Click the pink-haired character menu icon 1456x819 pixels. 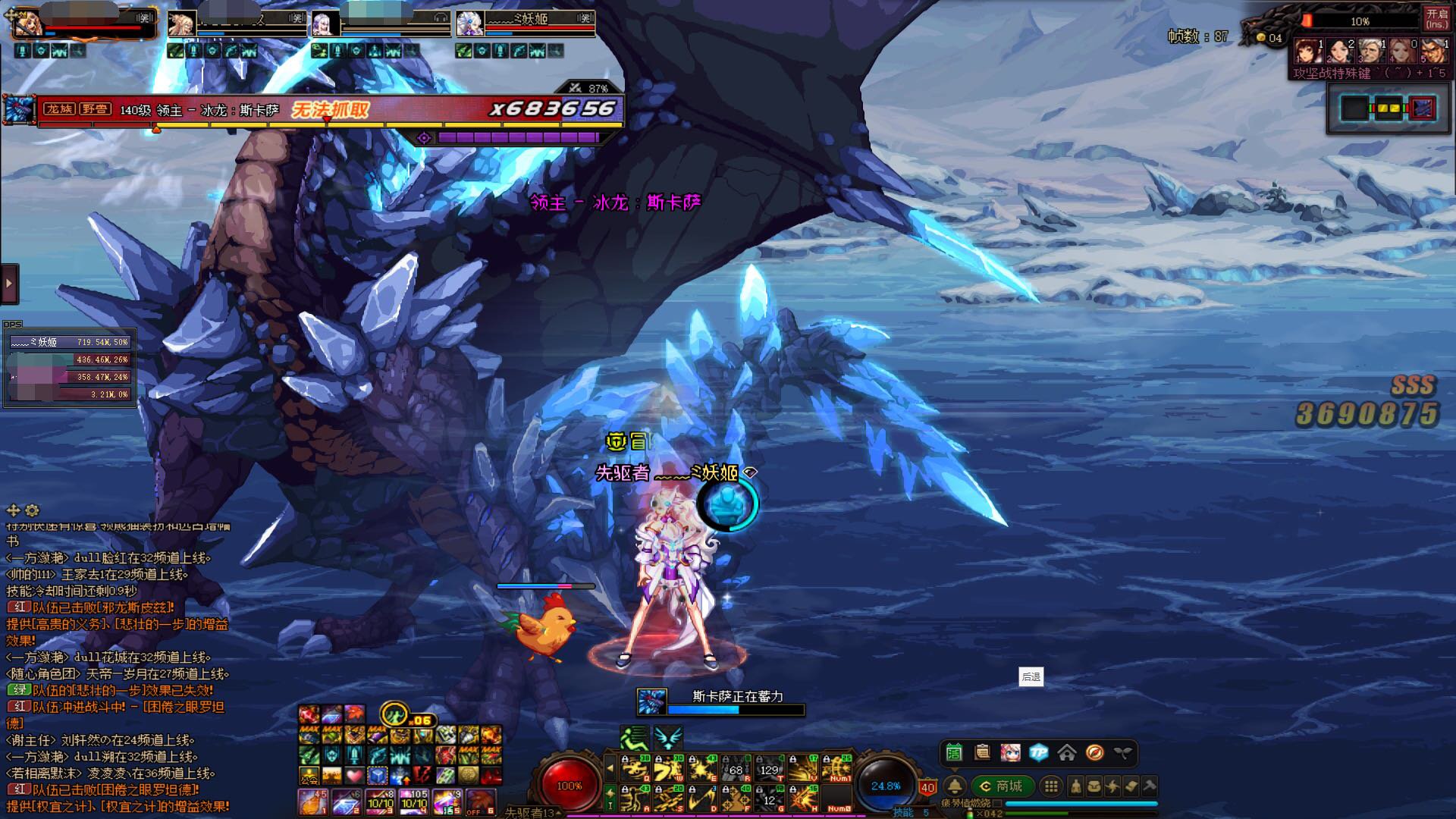(1010, 752)
